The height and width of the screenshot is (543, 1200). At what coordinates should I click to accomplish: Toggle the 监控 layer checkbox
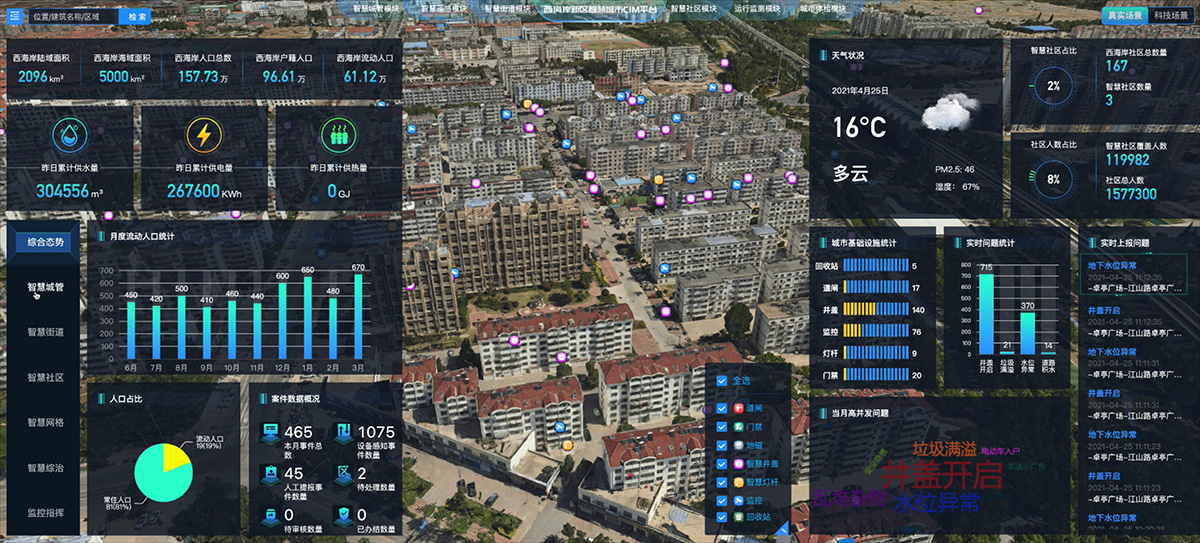point(723,500)
